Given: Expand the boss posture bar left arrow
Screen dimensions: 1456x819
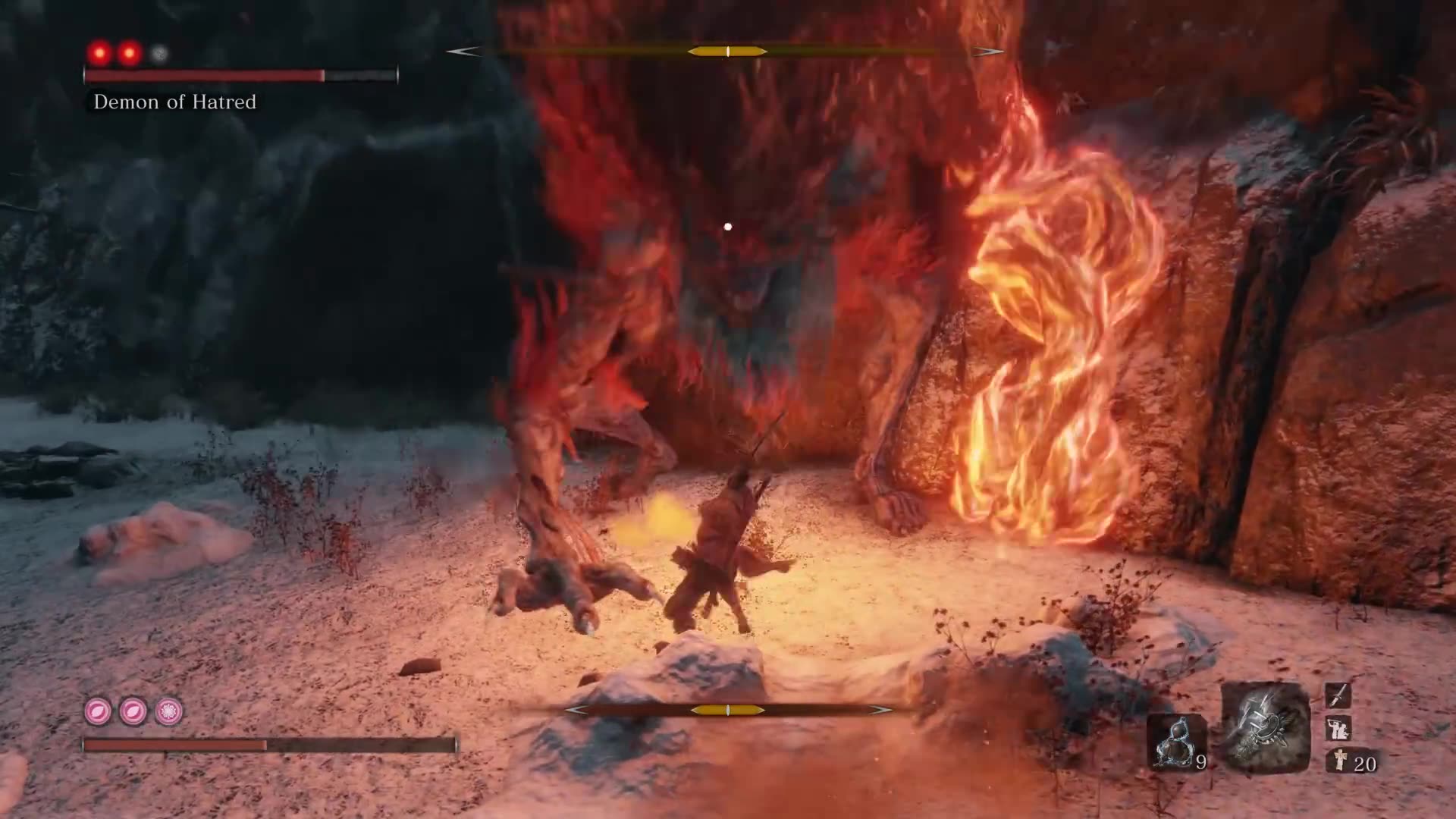Looking at the screenshot, I should coord(461,51).
